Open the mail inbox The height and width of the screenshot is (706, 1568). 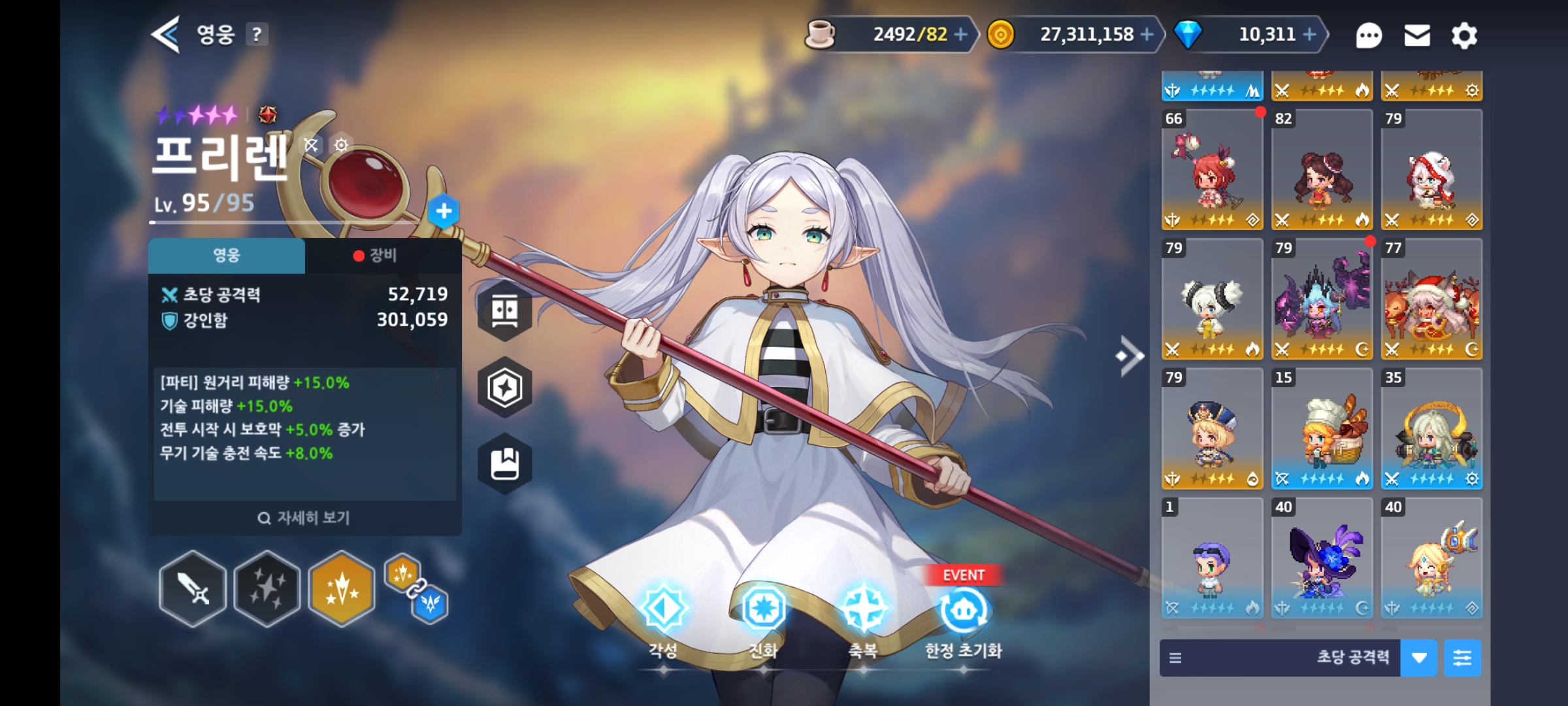click(x=1417, y=35)
